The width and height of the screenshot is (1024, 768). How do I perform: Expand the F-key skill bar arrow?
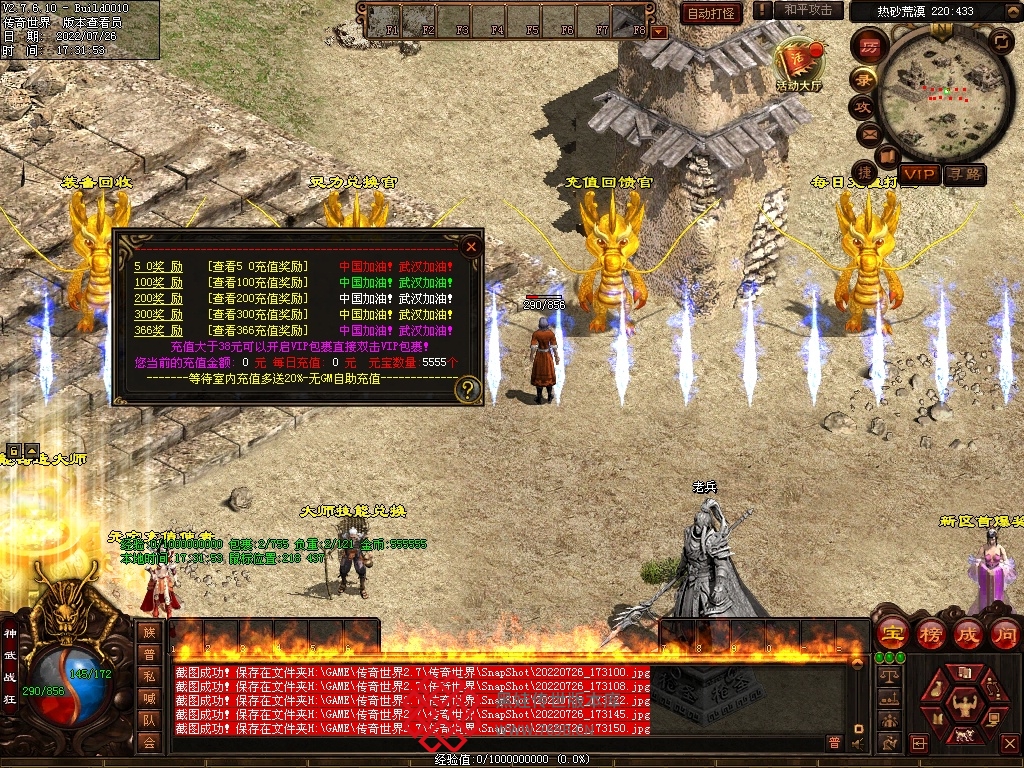(658, 32)
